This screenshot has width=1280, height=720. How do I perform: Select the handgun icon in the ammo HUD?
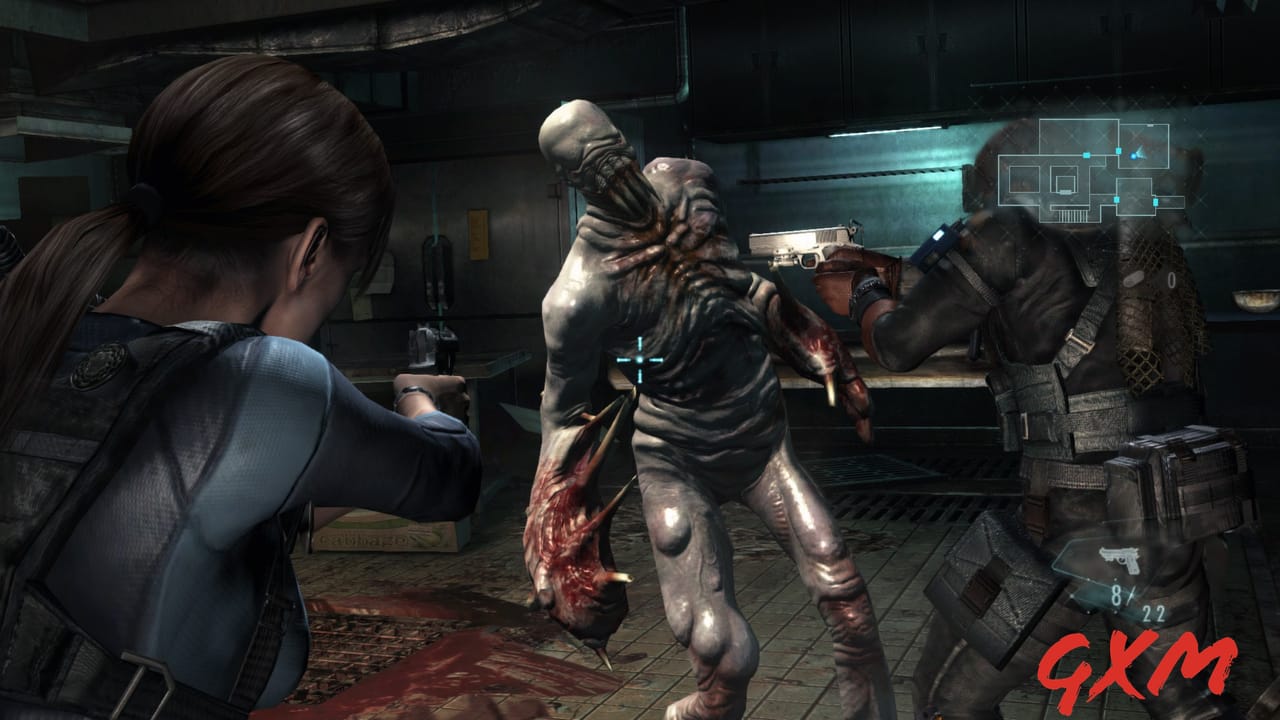[x=1120, y=559]
